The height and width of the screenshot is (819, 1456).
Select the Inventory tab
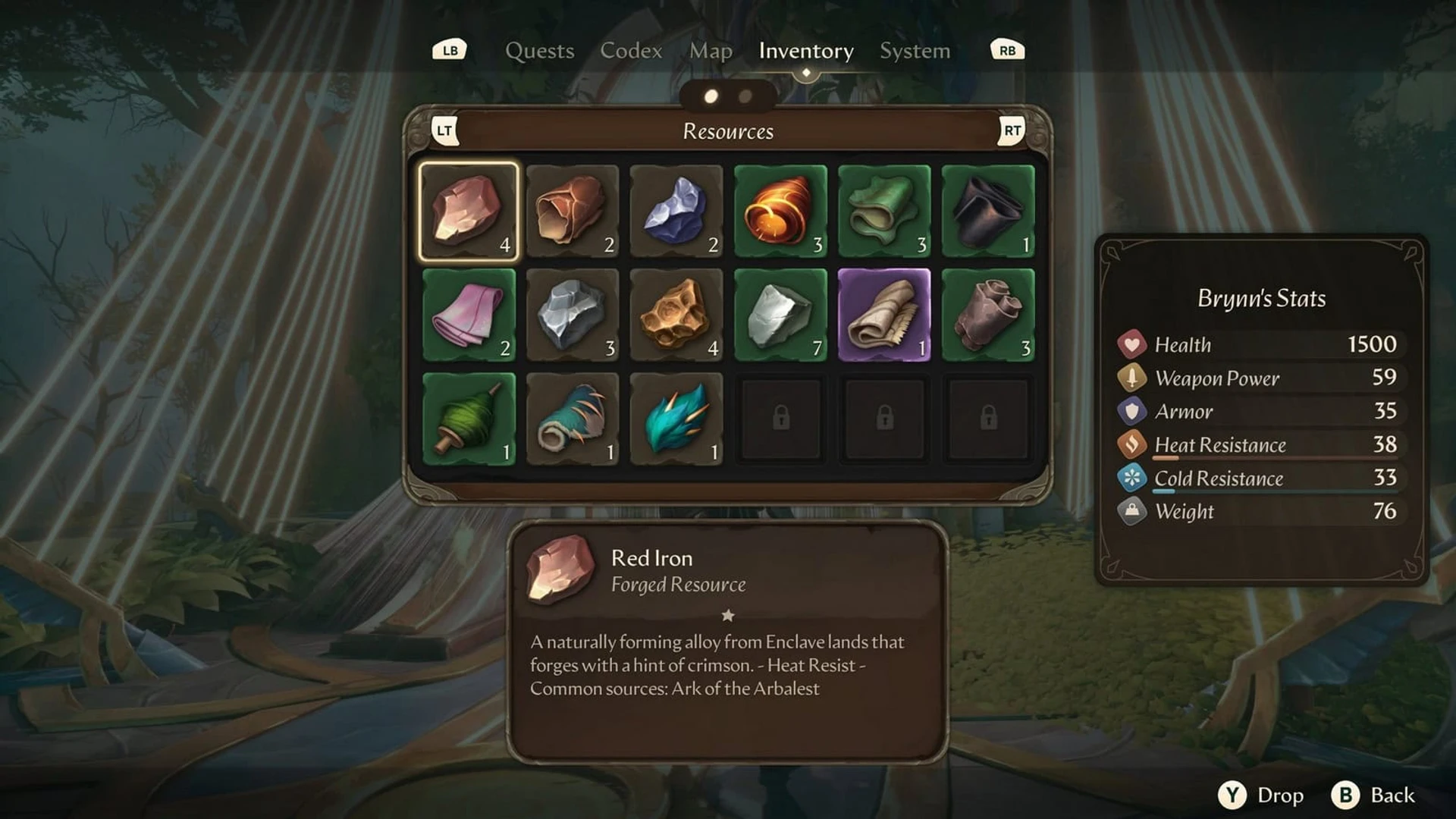[x=805, y=51]
